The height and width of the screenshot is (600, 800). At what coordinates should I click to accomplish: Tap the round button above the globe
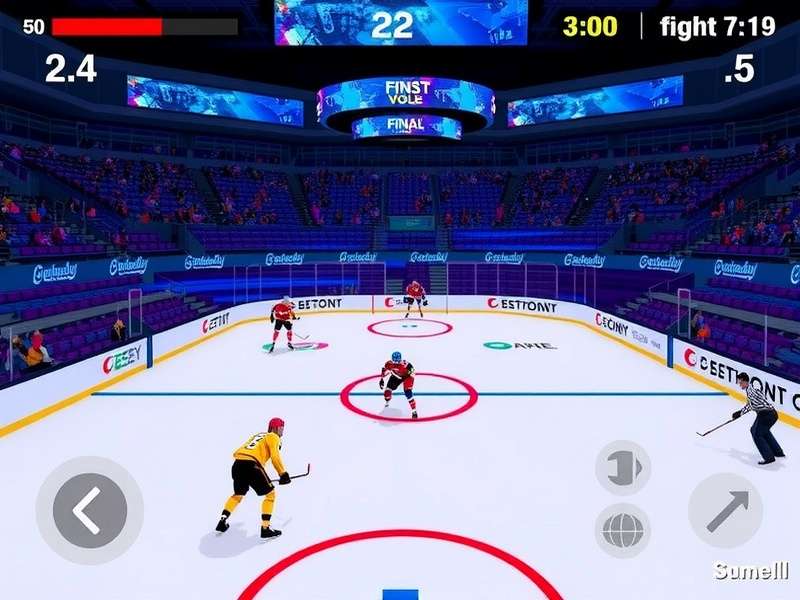(x=623, y=468)
